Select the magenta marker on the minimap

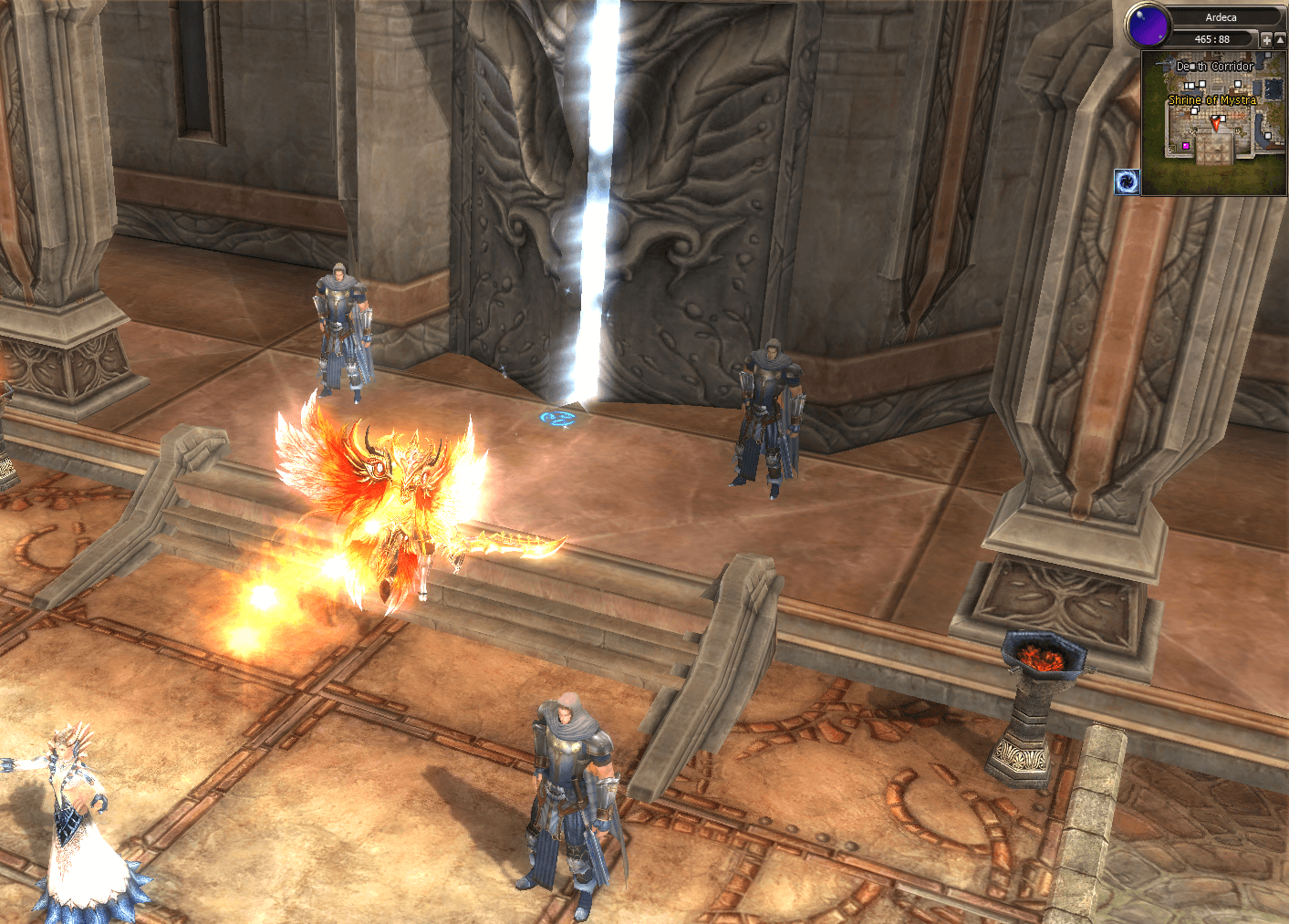1186,146
